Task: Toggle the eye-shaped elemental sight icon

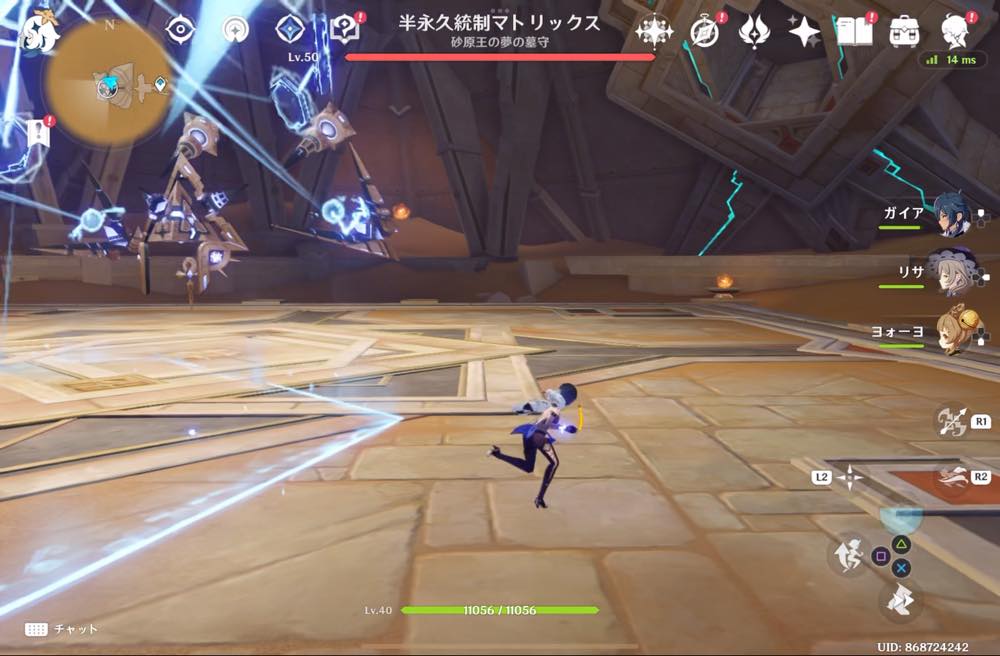Action: 180,30
